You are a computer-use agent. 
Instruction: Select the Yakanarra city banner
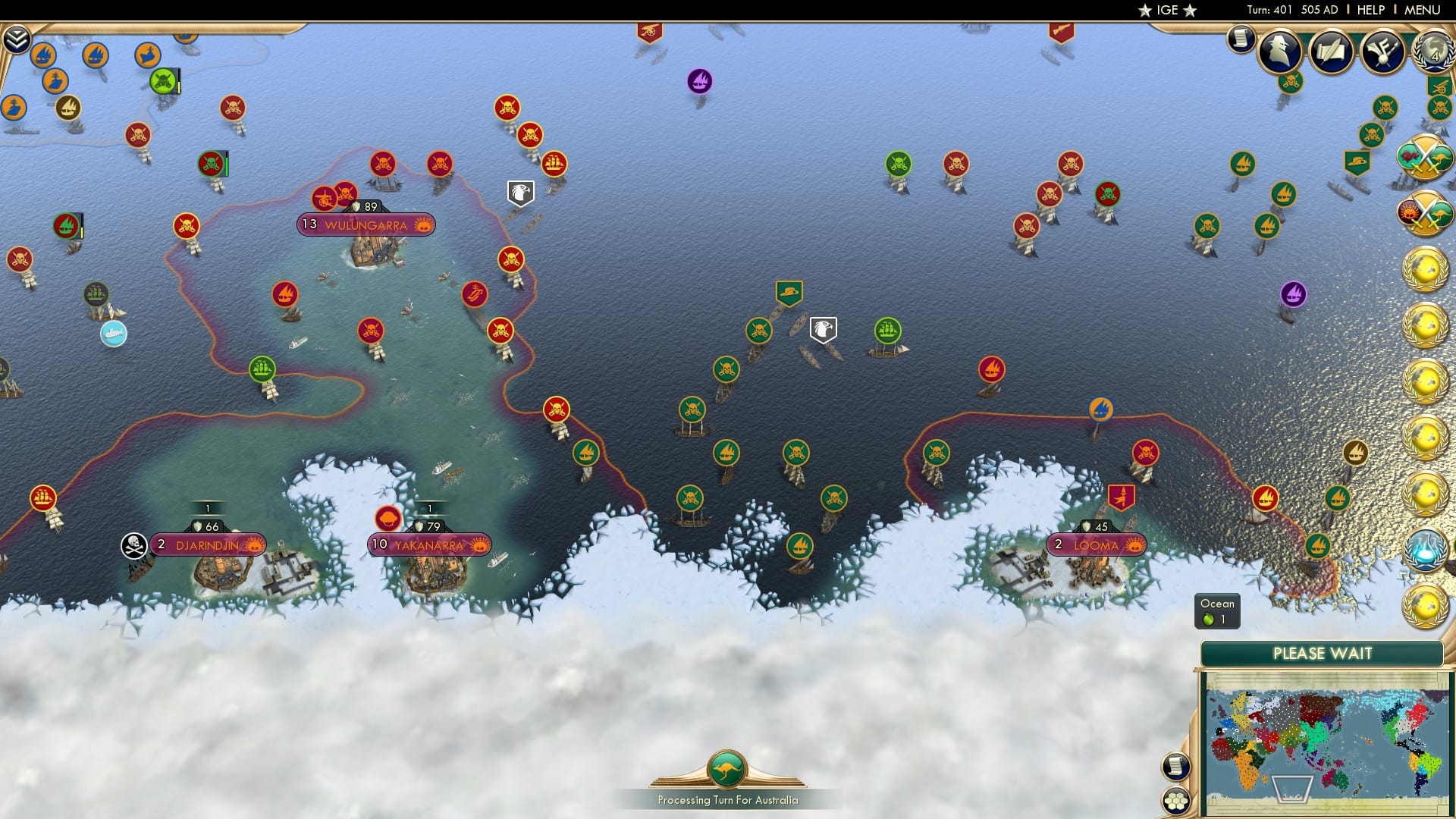tap(429, 544)
